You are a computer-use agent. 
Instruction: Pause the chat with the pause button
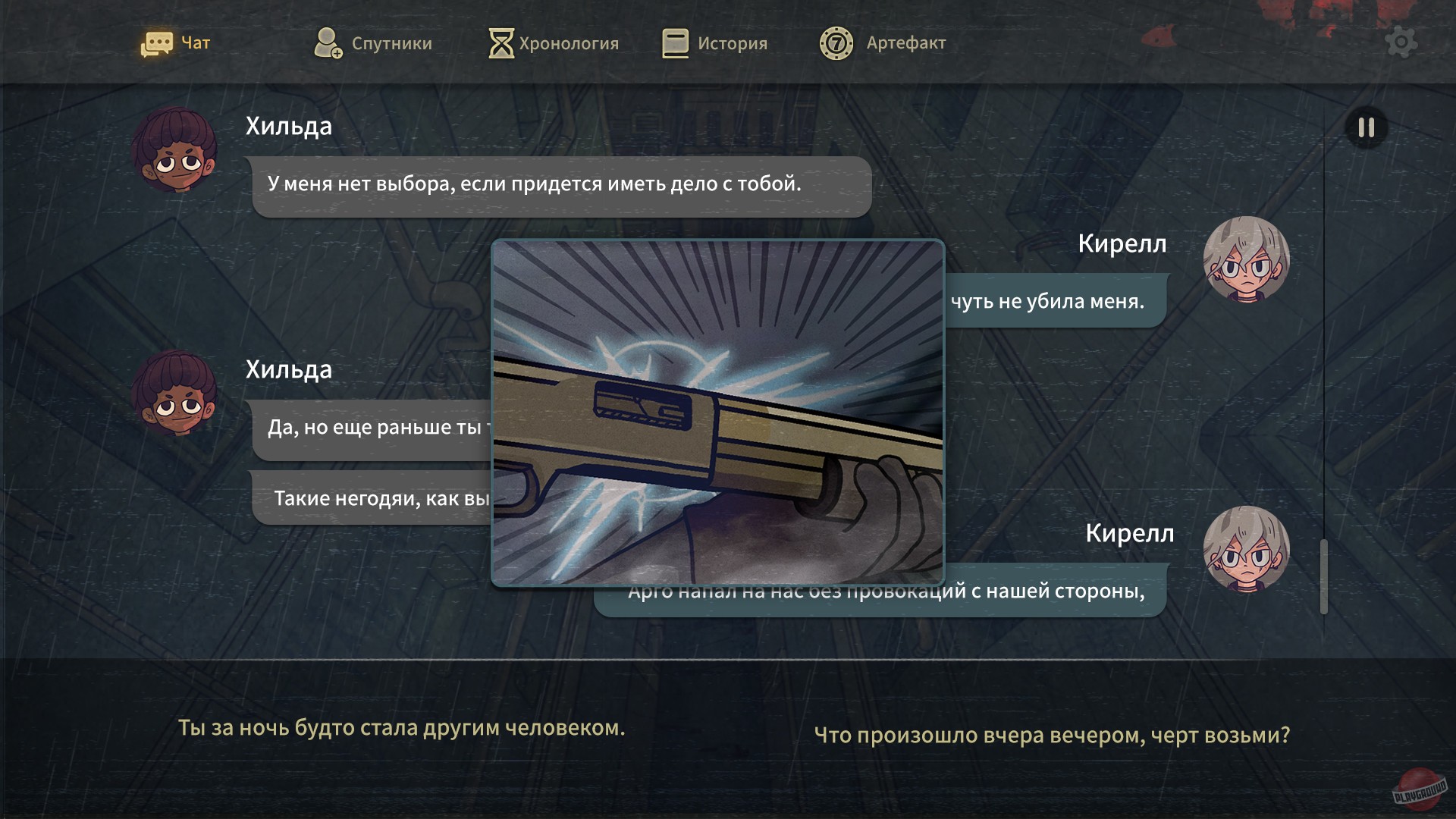tap(1365, 128)
